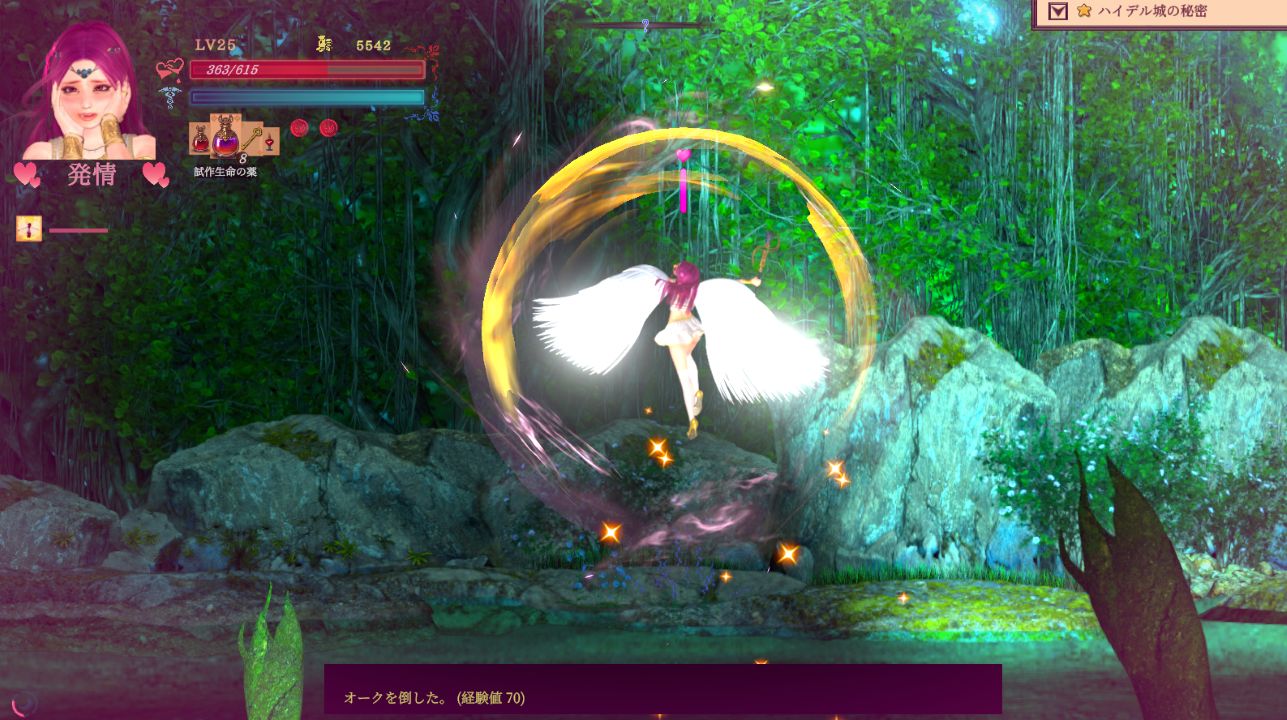Click the gold coin icon near 5542

click(x=322, y=42)
